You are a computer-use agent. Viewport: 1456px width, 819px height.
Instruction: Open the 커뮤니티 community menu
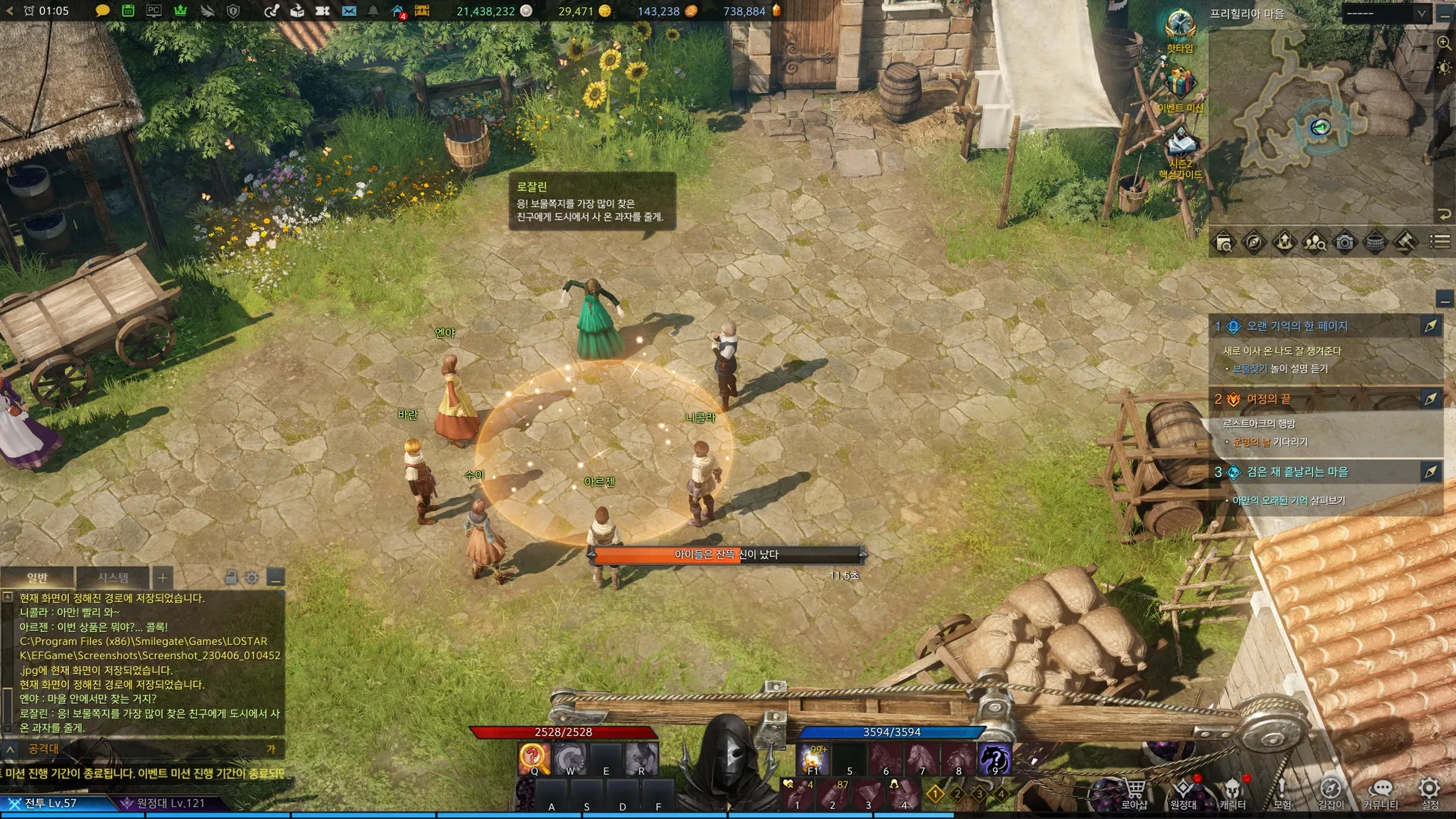click(1380, 792)
